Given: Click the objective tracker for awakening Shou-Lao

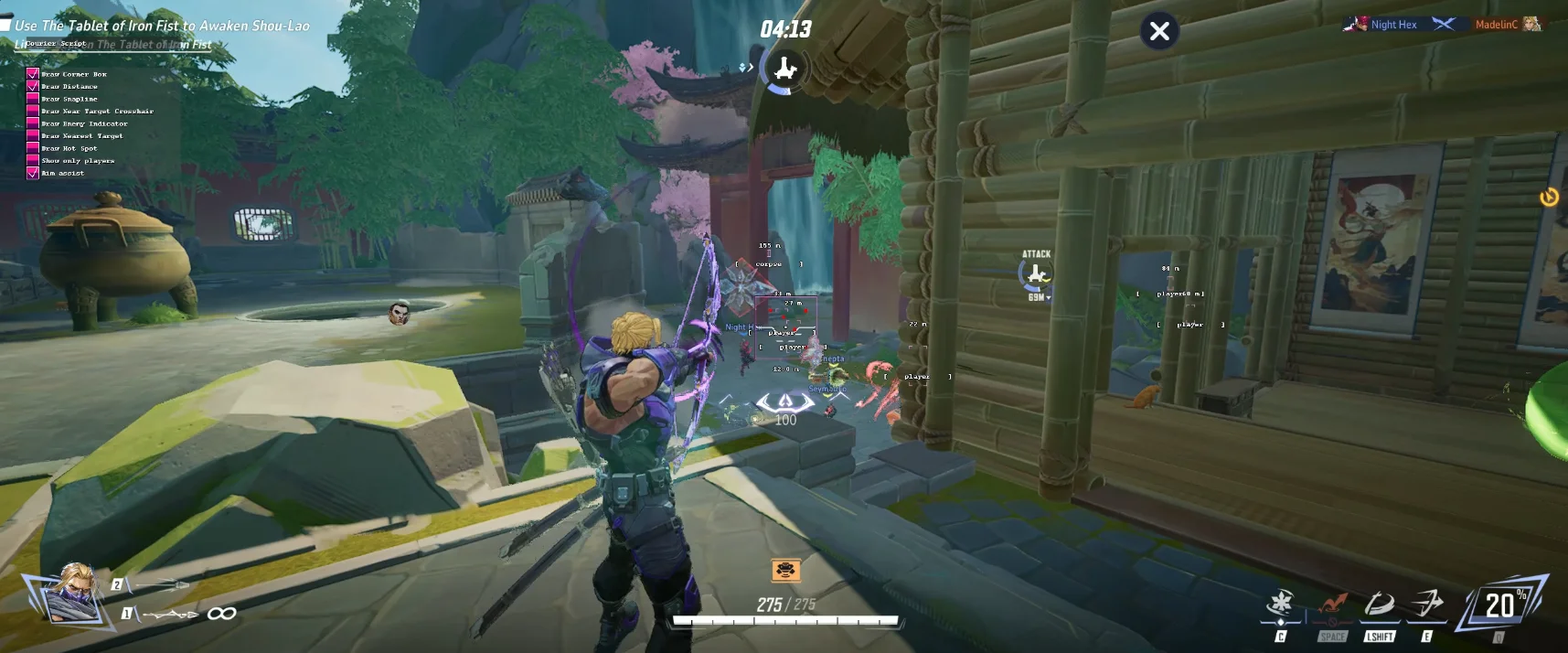Looking at the screenshot, I should point(162,26).
